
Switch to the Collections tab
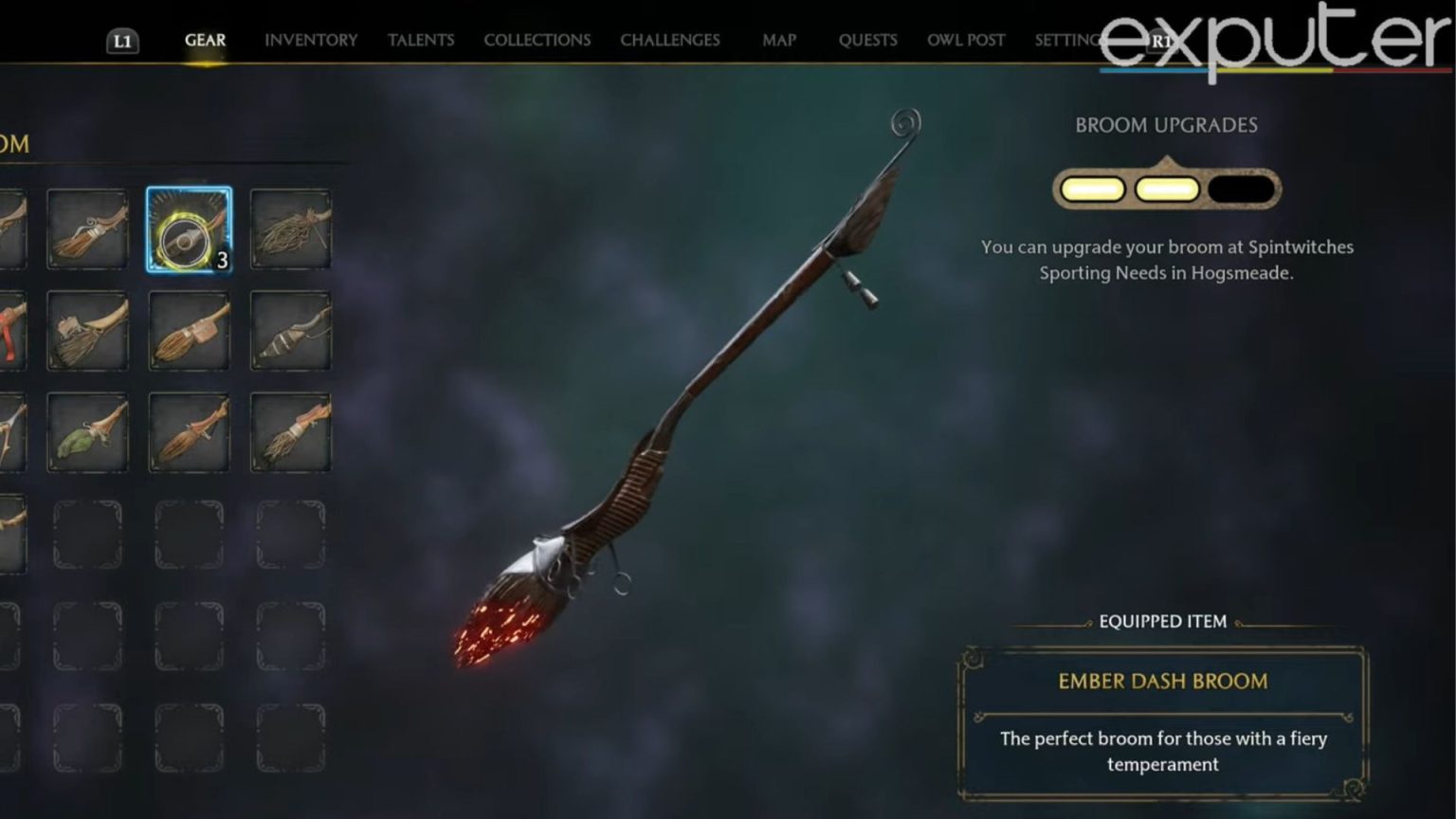point(537,40)
